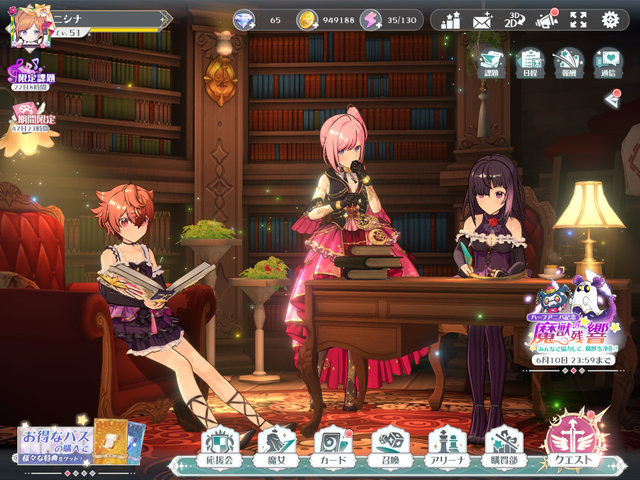
Task: Open the お得なパス pass purchase banner
Action: (80, 442)
